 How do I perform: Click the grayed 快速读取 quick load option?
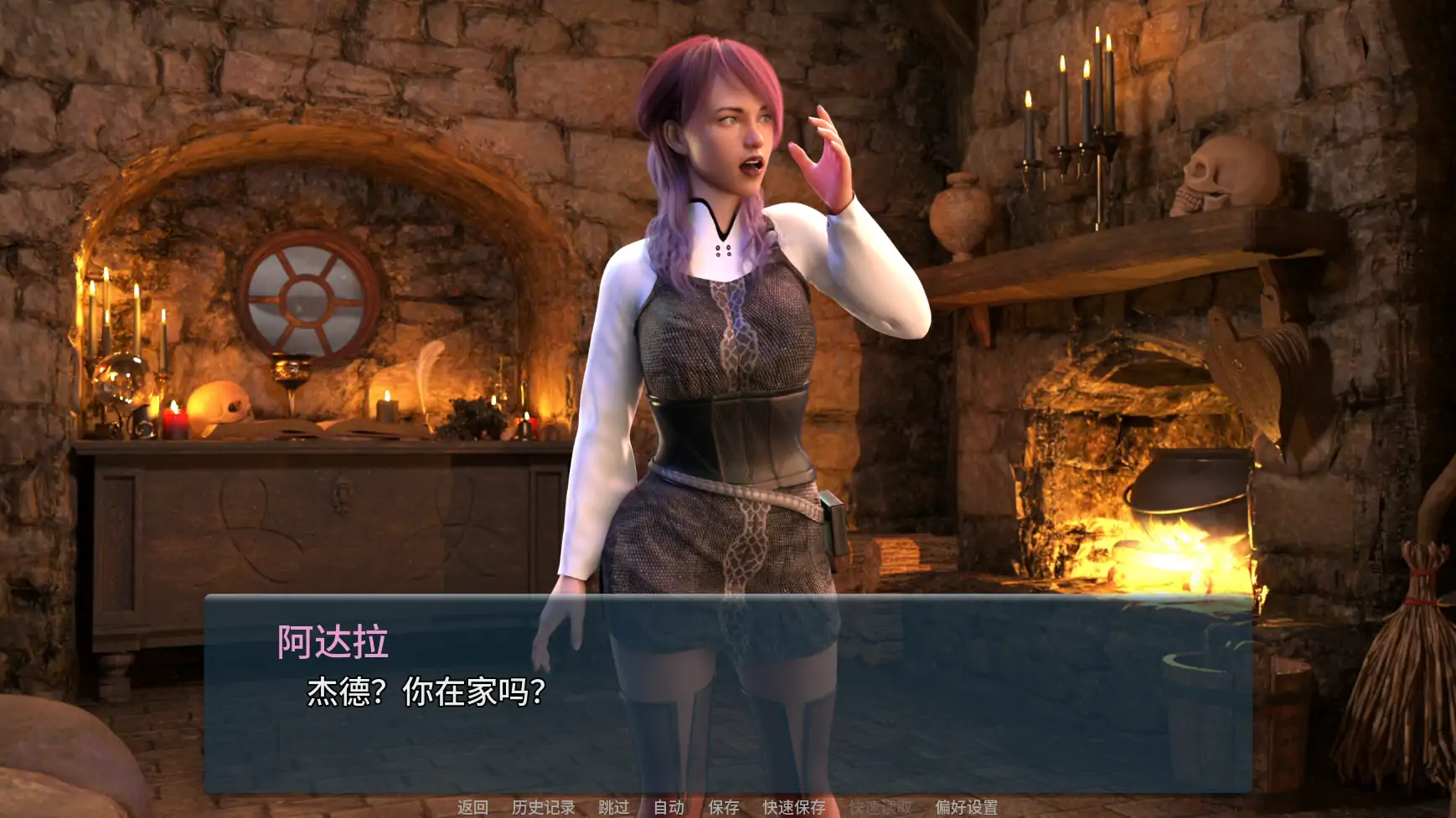[x=880, y=806]
